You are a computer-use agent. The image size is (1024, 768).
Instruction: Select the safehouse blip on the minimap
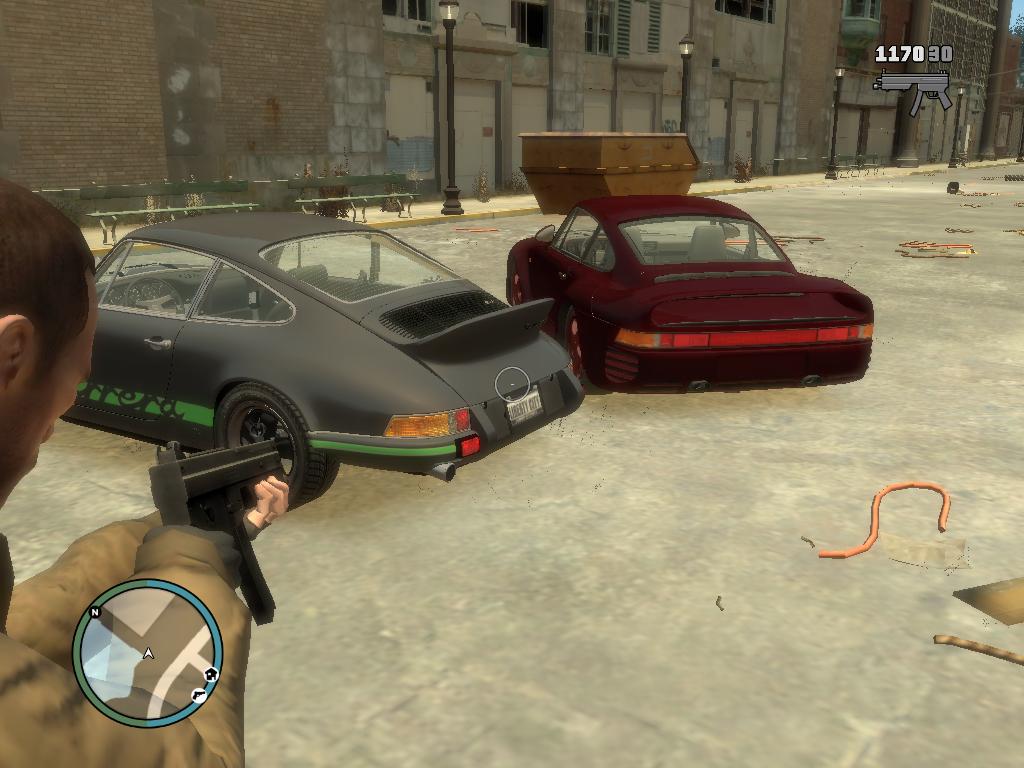(x=211, y=675)
